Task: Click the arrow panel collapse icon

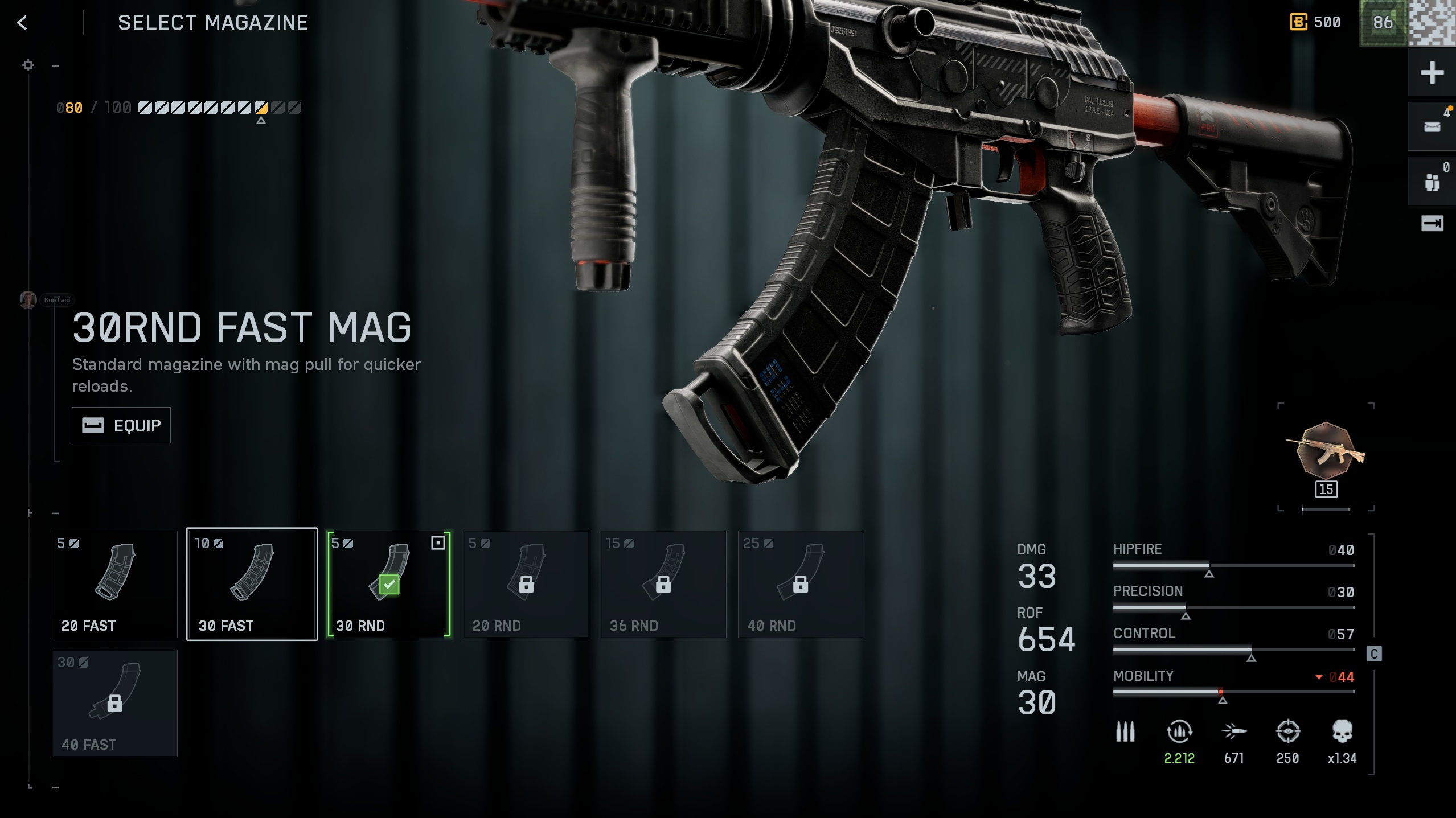Action: (1432, 223)
